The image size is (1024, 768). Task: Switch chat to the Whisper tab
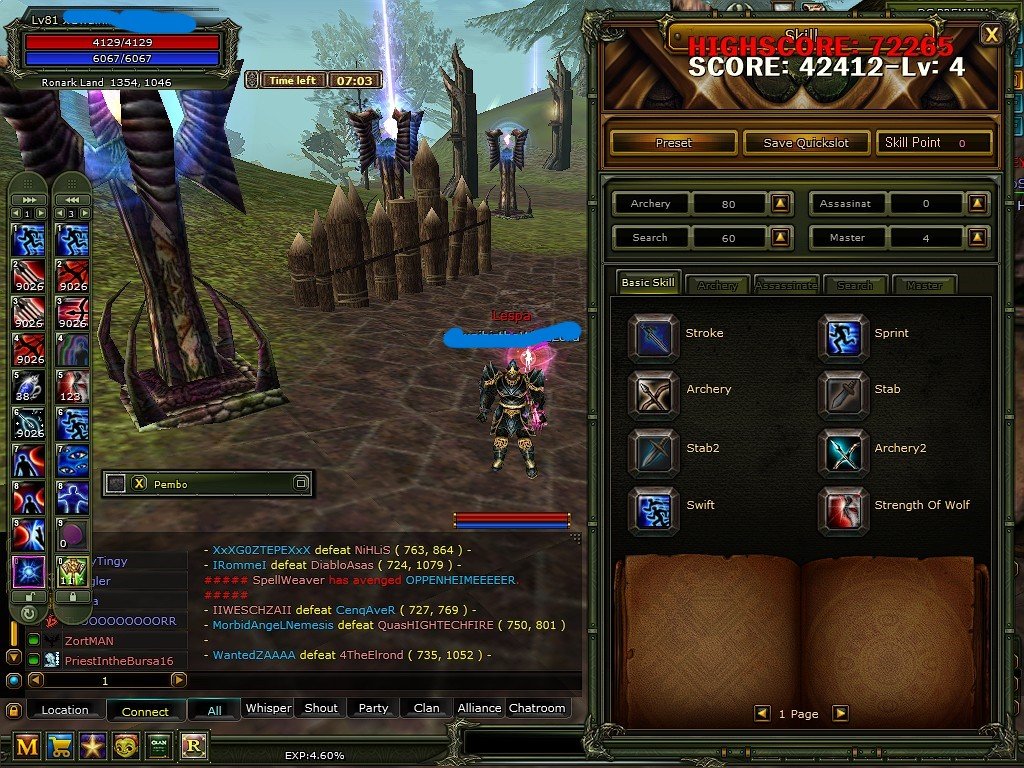pyautogui.click(x=268, y=708)
